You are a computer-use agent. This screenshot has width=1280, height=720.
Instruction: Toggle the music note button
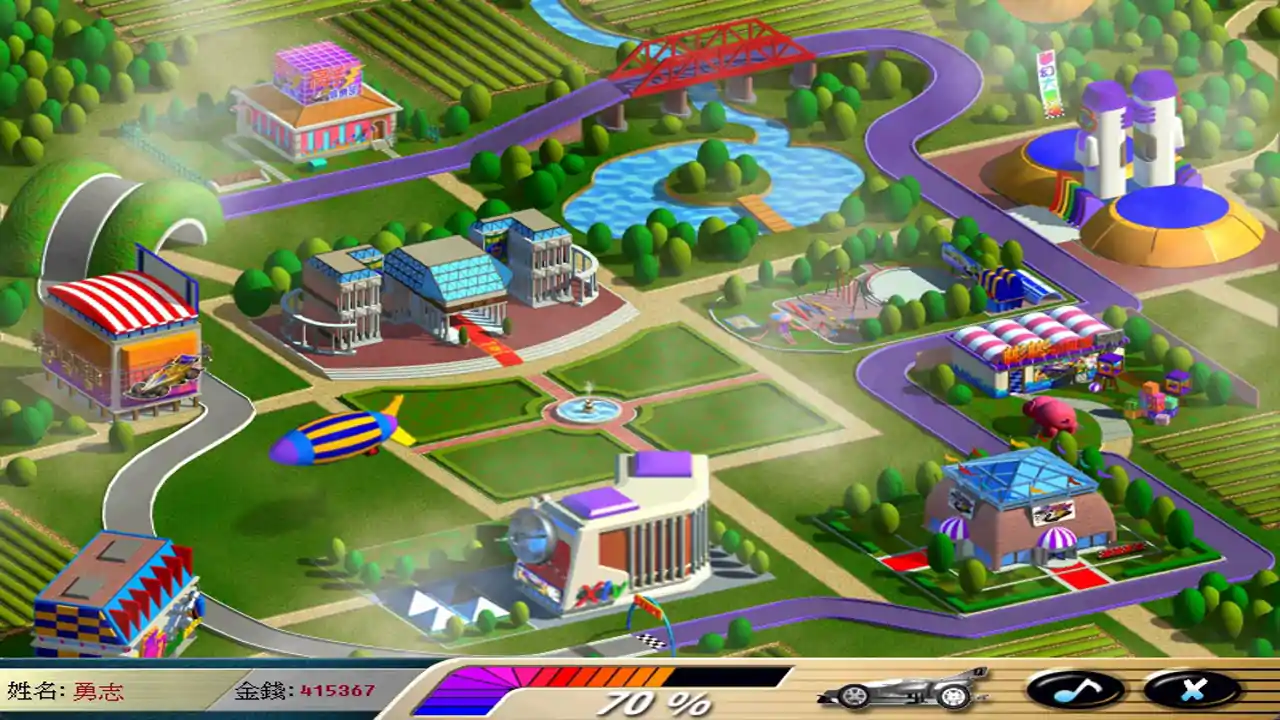(x=1075, y=689)
